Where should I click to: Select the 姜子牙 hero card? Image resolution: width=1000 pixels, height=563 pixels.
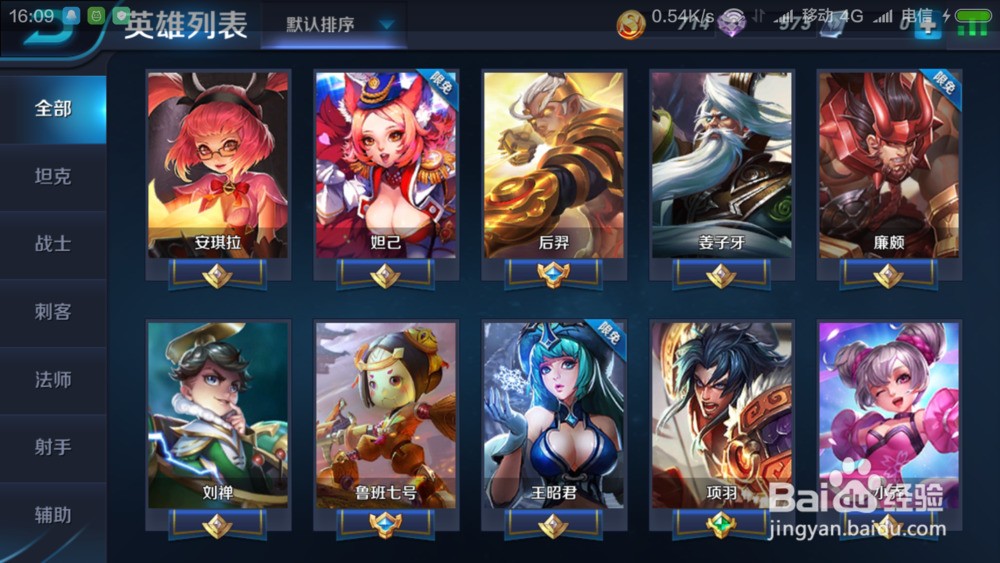[722, 165]
